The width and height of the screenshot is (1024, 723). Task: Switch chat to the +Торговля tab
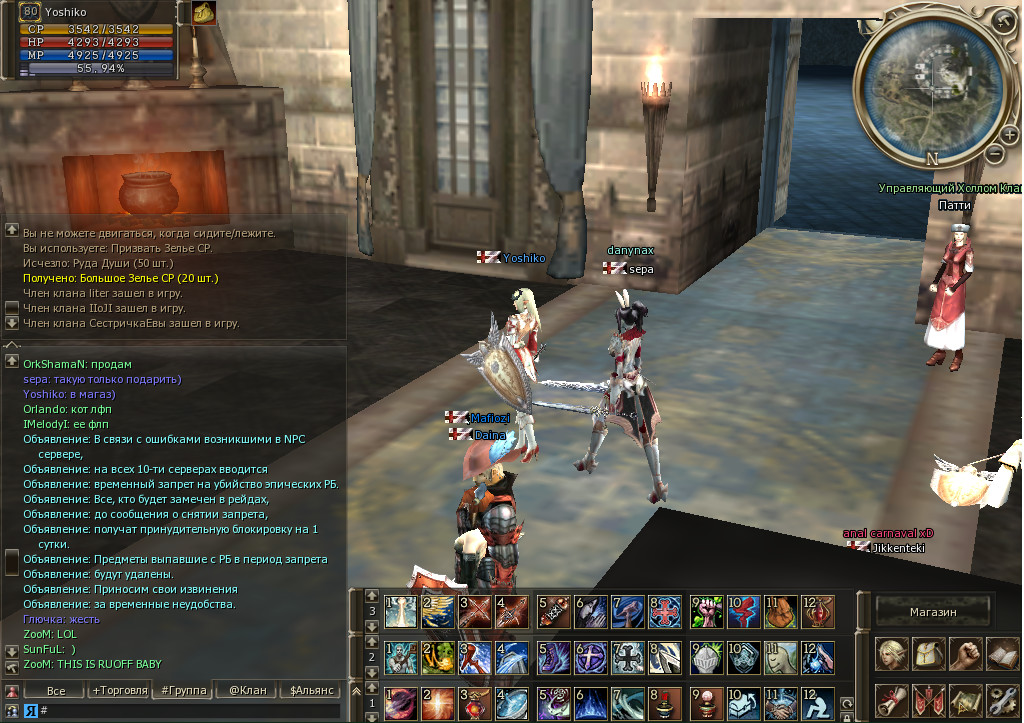(119, 690)
